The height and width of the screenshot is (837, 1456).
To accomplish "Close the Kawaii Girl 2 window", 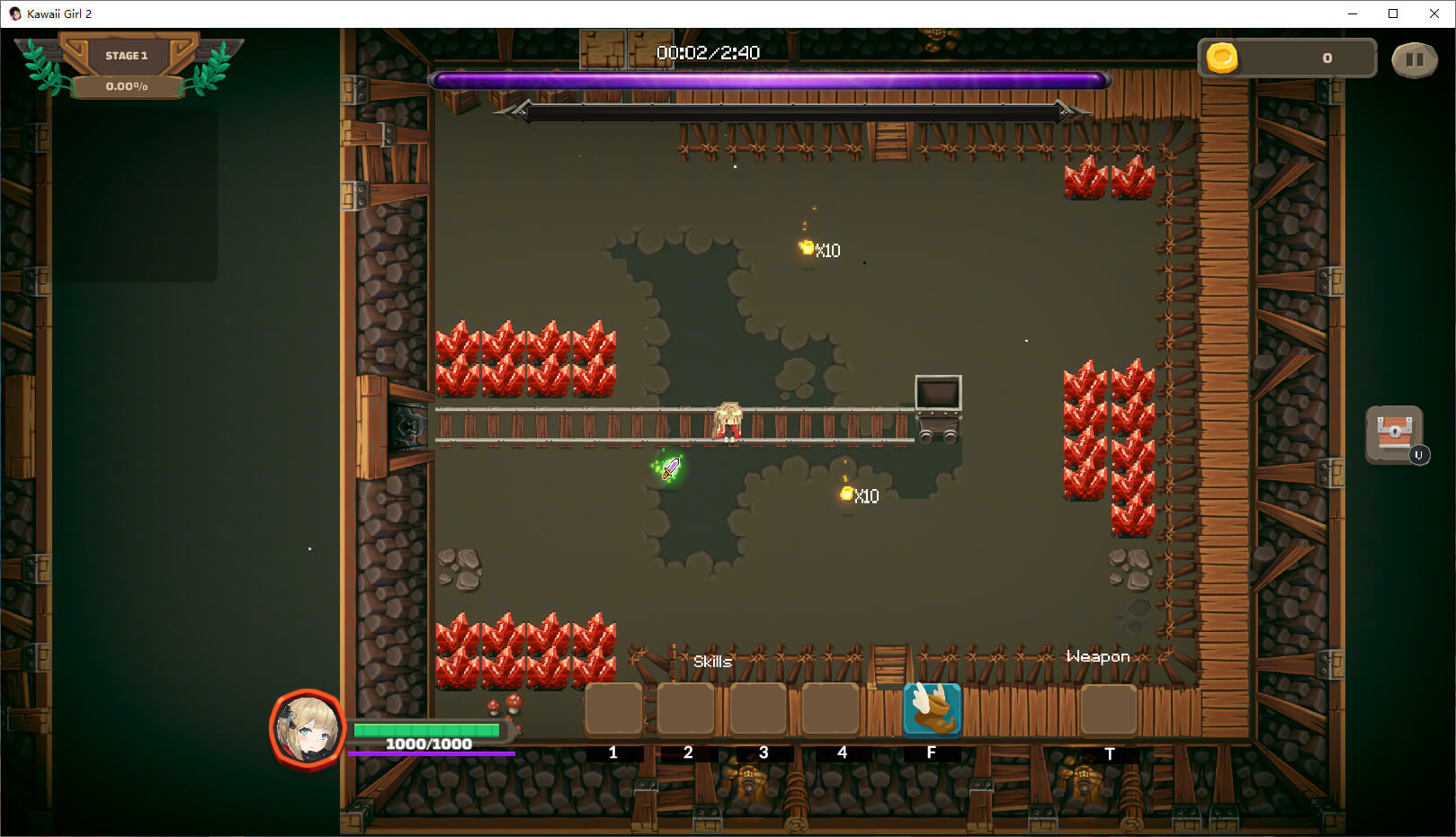I will click(1434, 13).
